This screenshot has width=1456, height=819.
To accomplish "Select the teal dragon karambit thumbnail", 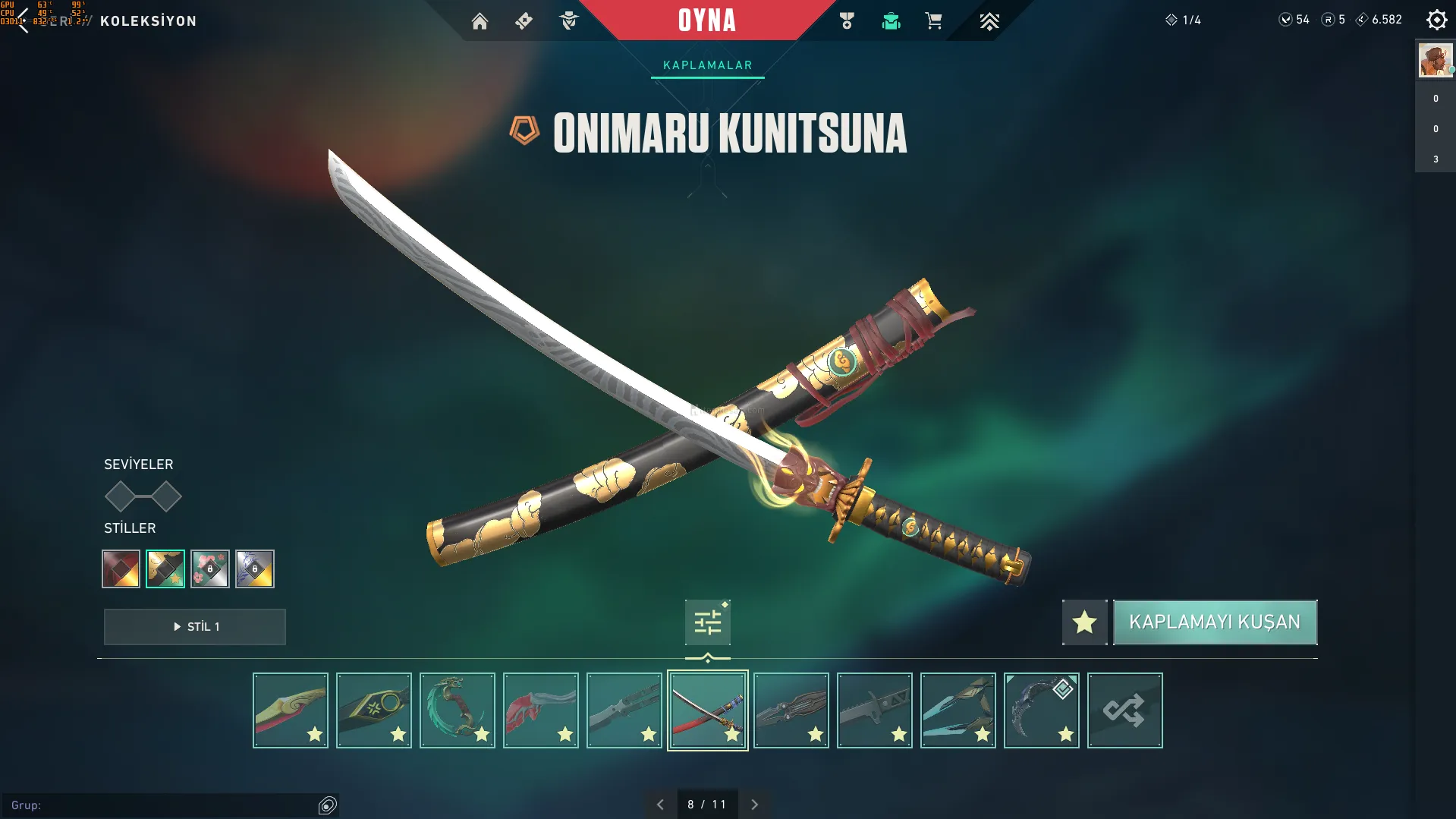I will coord(457,710).
